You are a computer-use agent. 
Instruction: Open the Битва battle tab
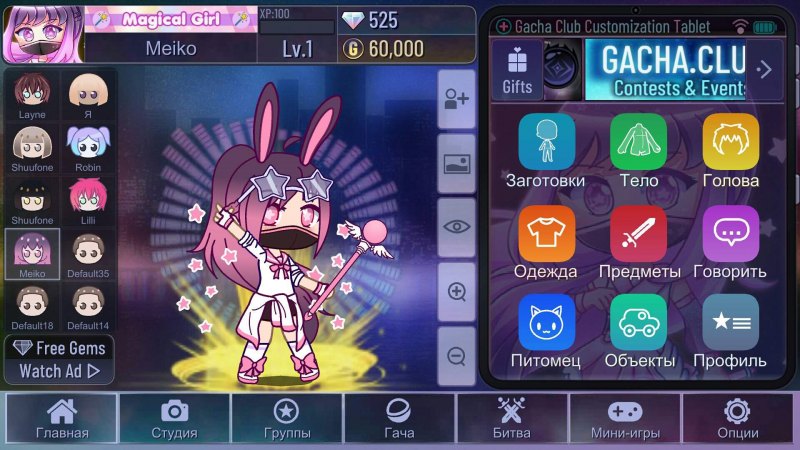[511, 418]
